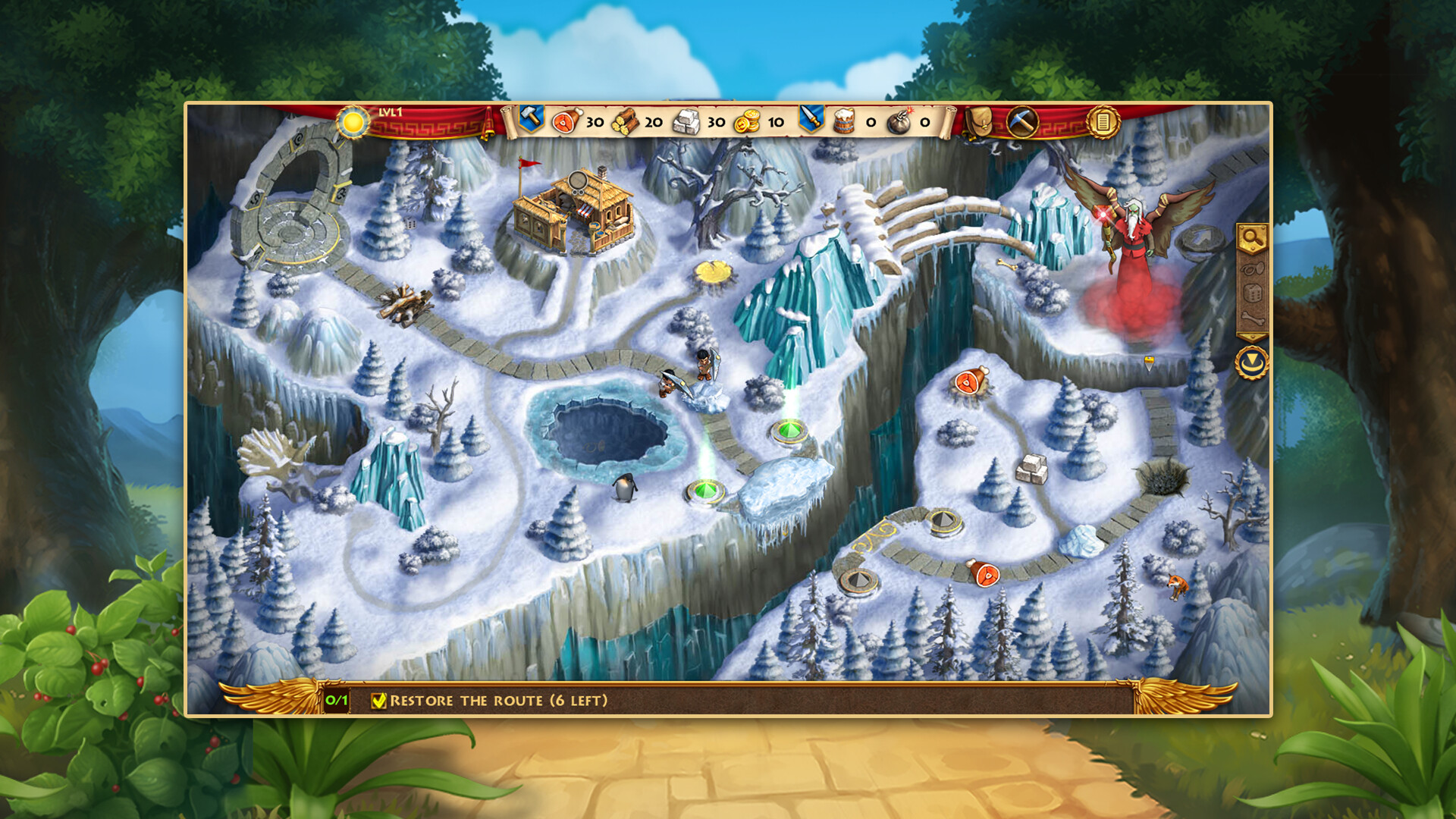This screenshot has width=1456, height=819.
Task: Click the sawmill building with red flag
Action: click(573, 212)
